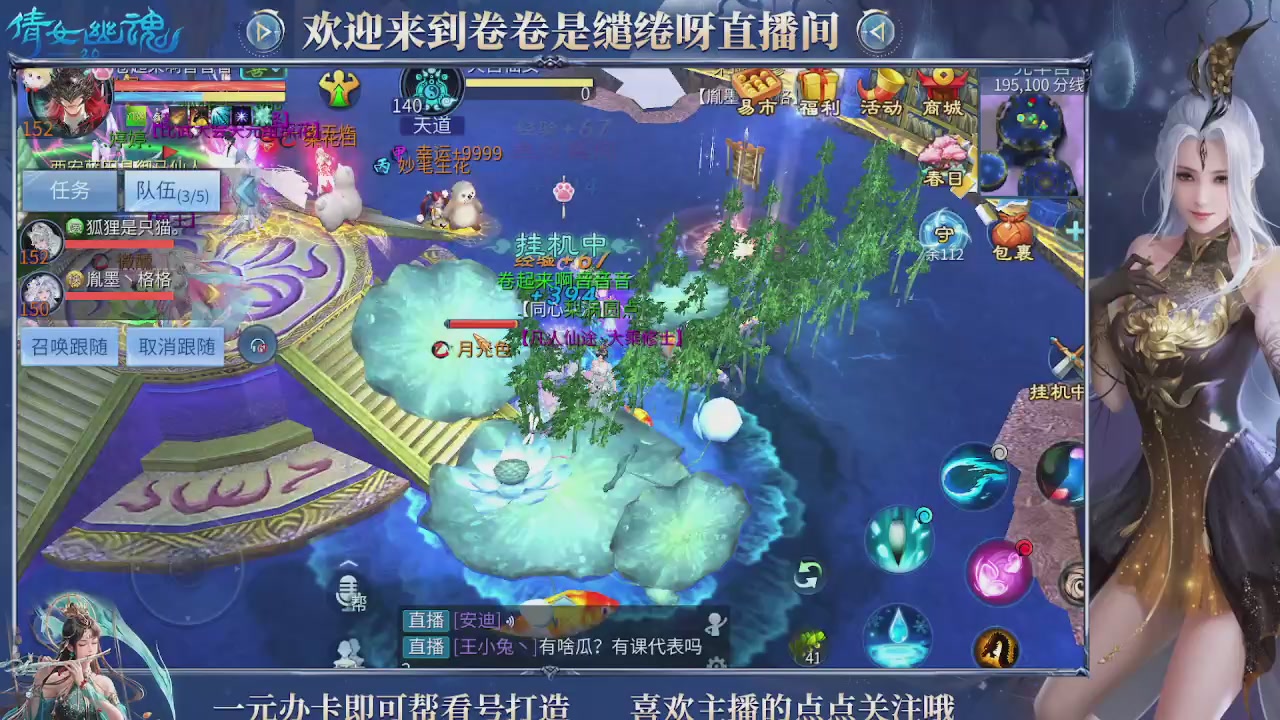Toggle the 挂机中 auto-battle status
The image size is (1280, 720).
click(x=1057, y=392)
